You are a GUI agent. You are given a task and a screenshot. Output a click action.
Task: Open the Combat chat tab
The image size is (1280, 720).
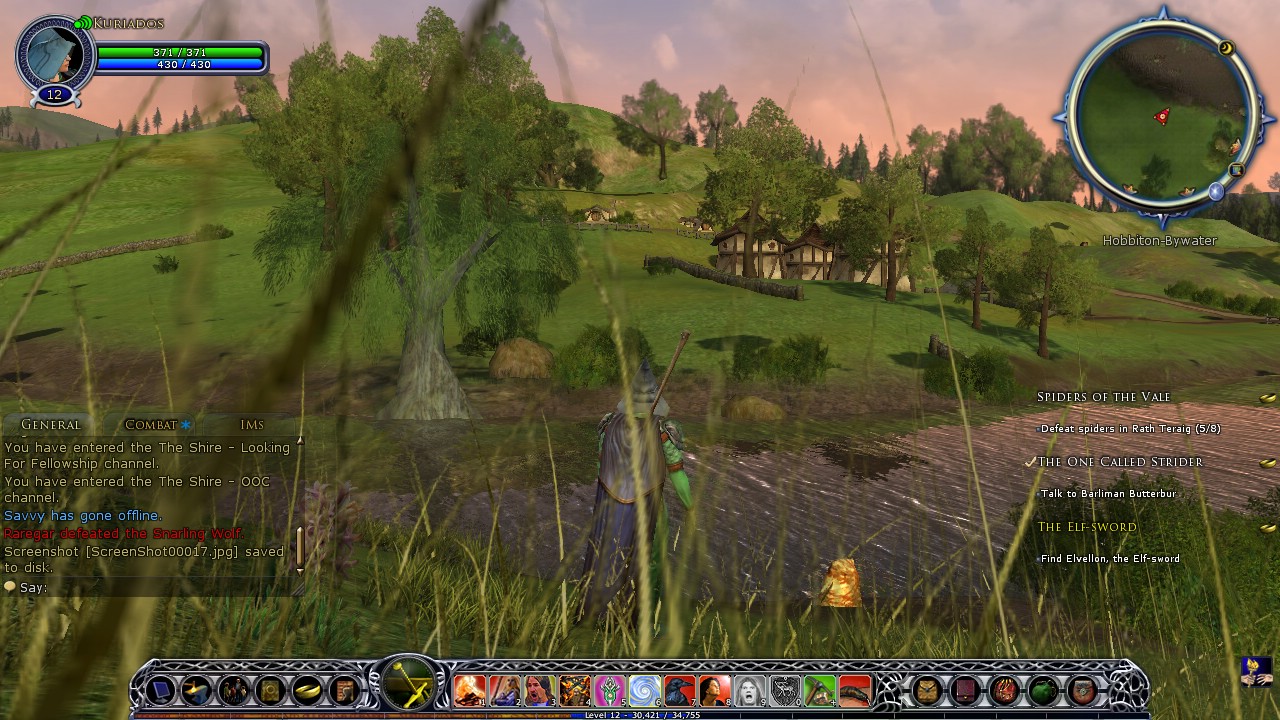pyautogui.click(x=151, y=425)
